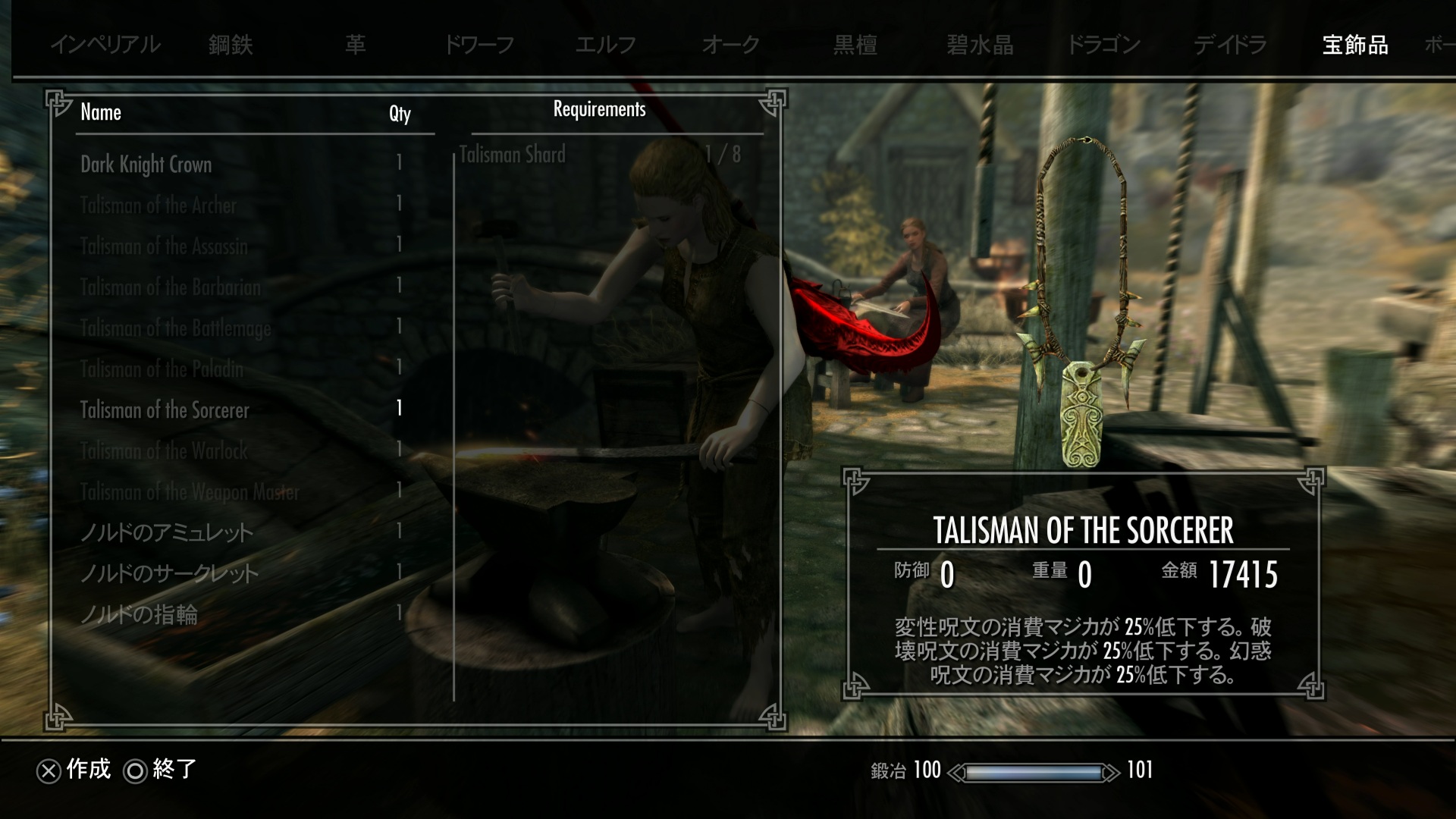Screen dimensions: 1456x819
Task: Select the 革 category tab
Action: (x=355, y=45)
